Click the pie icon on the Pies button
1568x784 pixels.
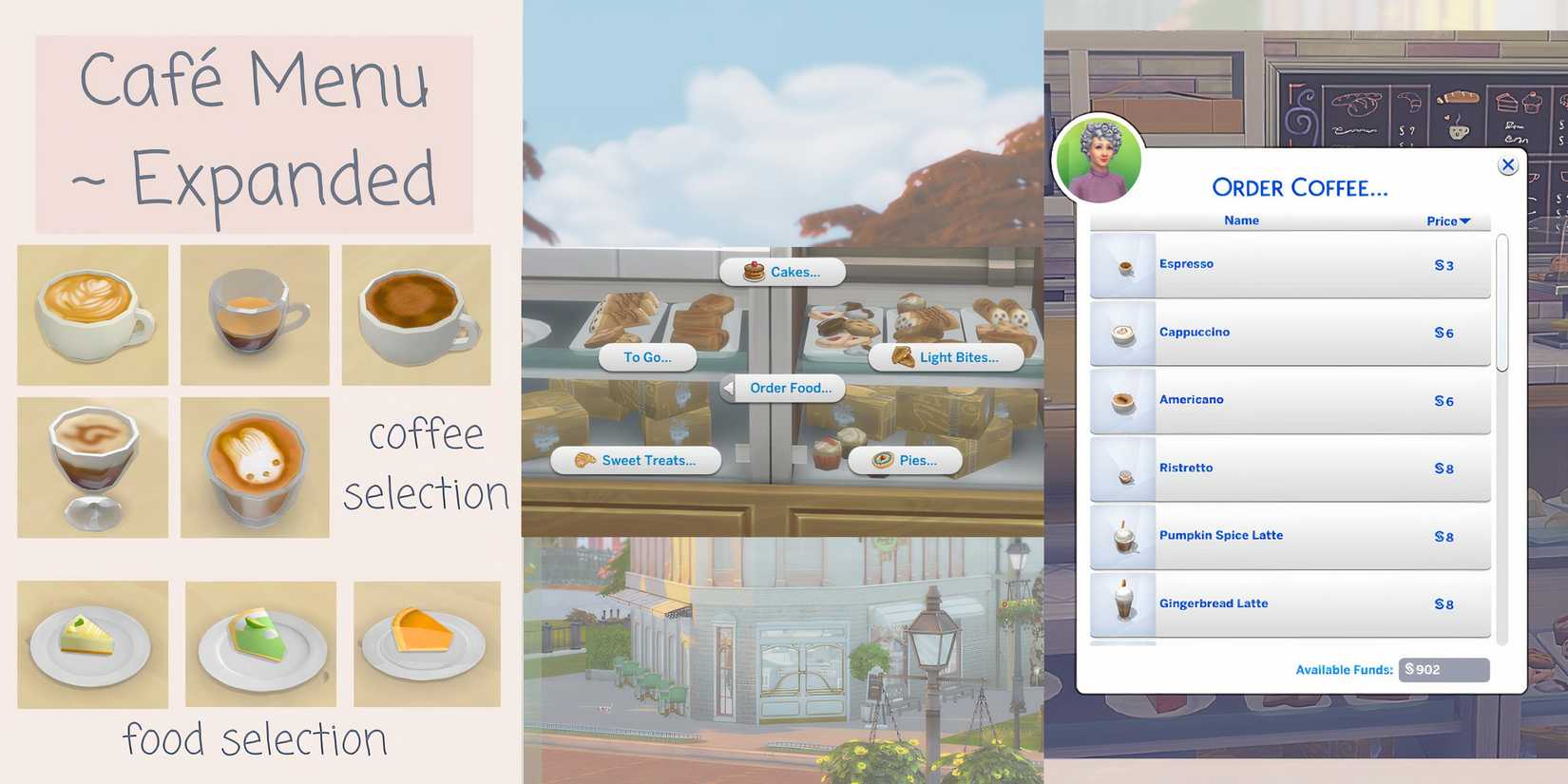pyautogui.click(x=884, y=460)
